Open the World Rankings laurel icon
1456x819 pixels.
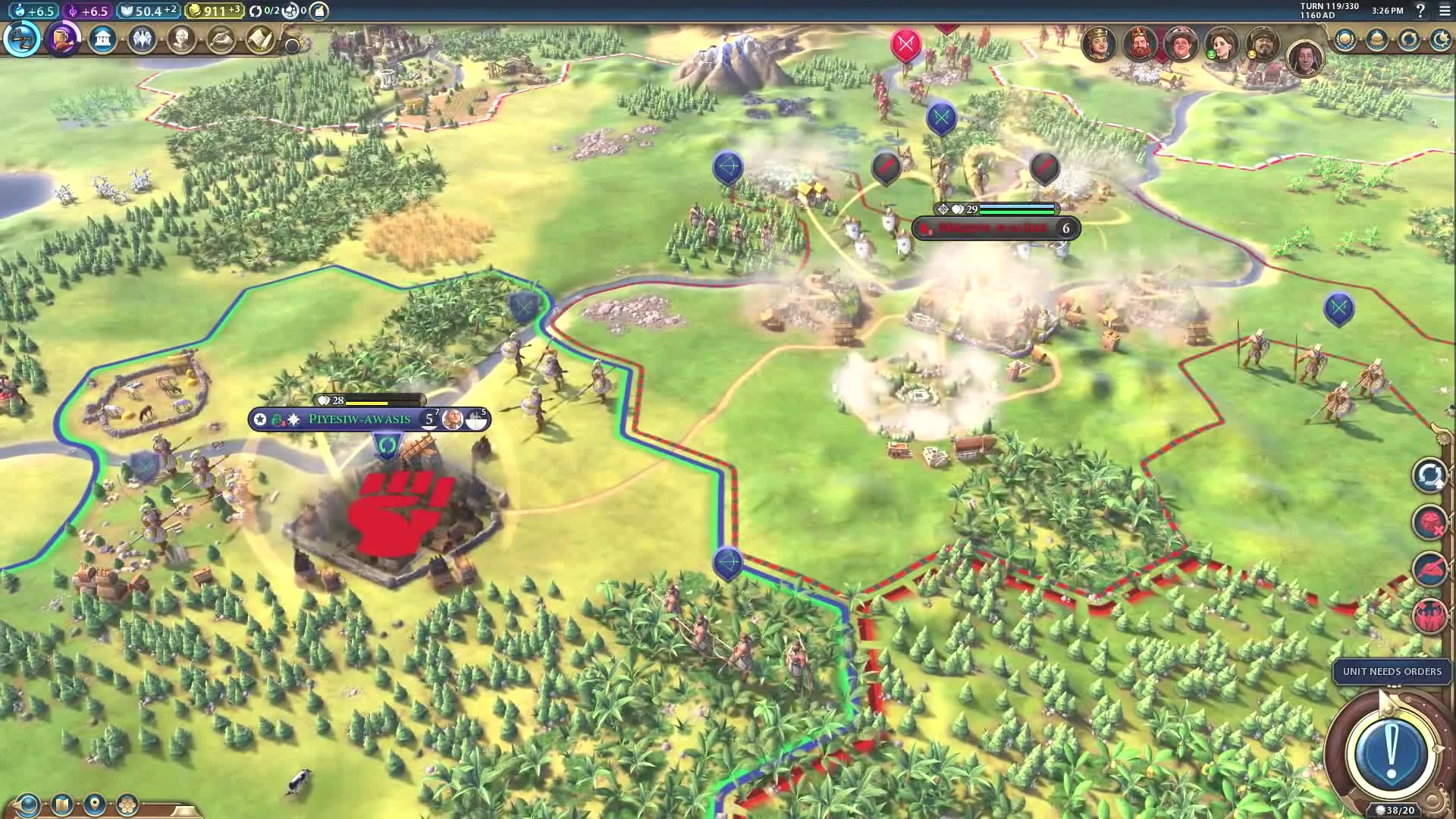click(x=1346, y=39)
